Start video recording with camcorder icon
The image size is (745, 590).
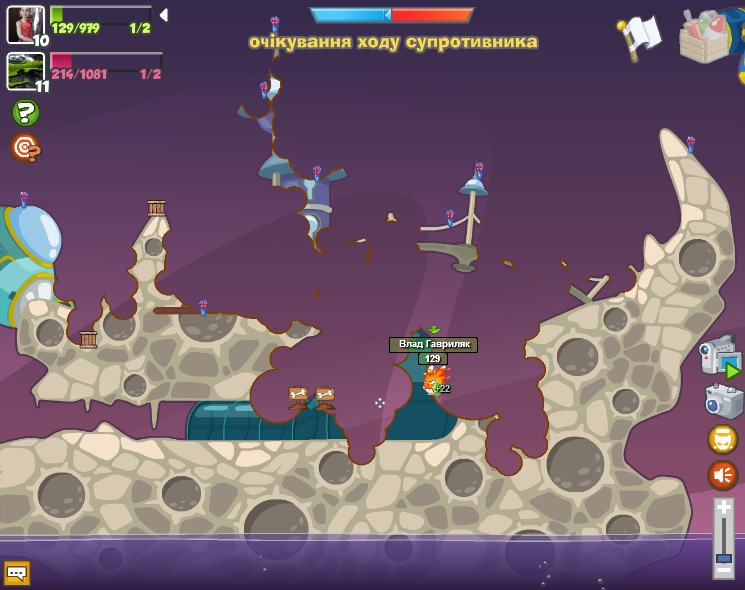(722, 358)
